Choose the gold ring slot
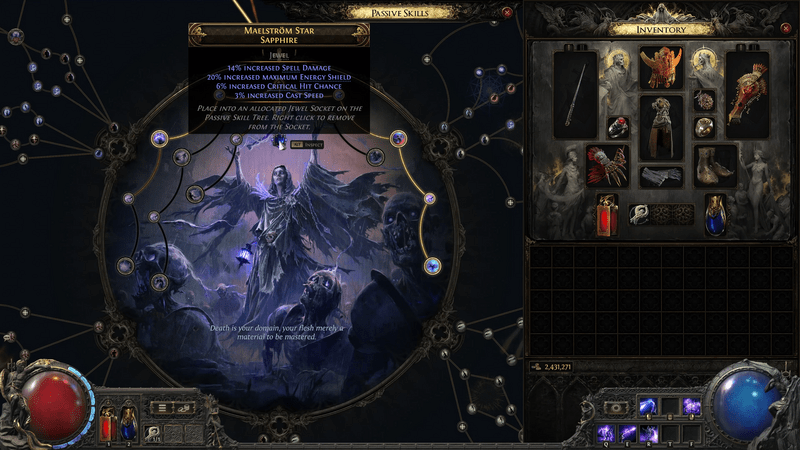 click(704, 128)
